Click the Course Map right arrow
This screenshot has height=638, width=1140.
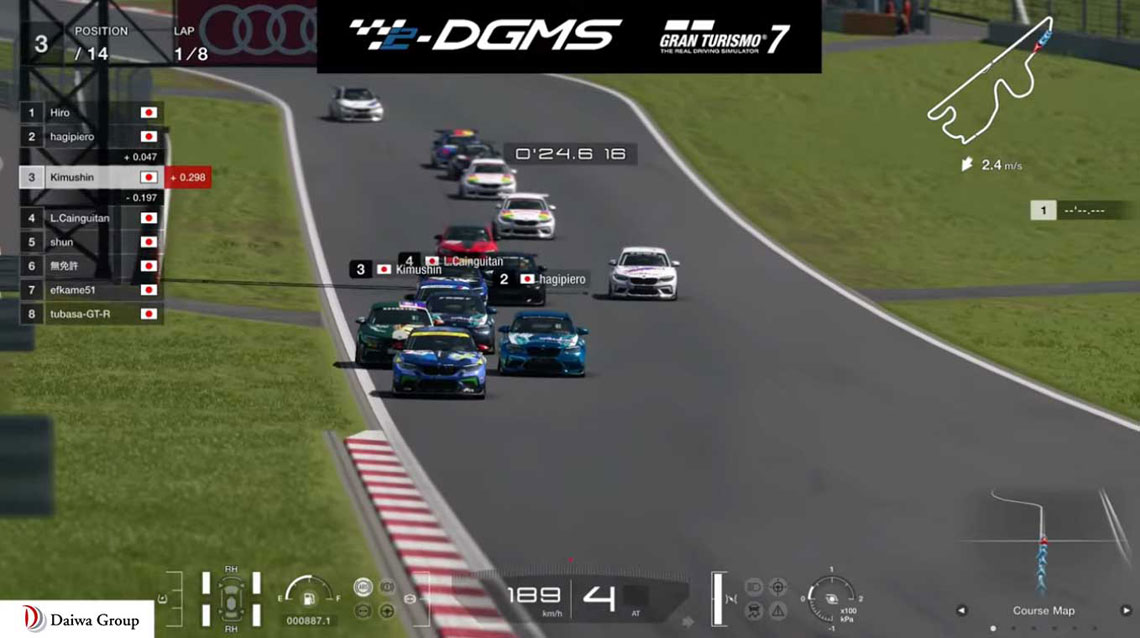coord(1127,610)
